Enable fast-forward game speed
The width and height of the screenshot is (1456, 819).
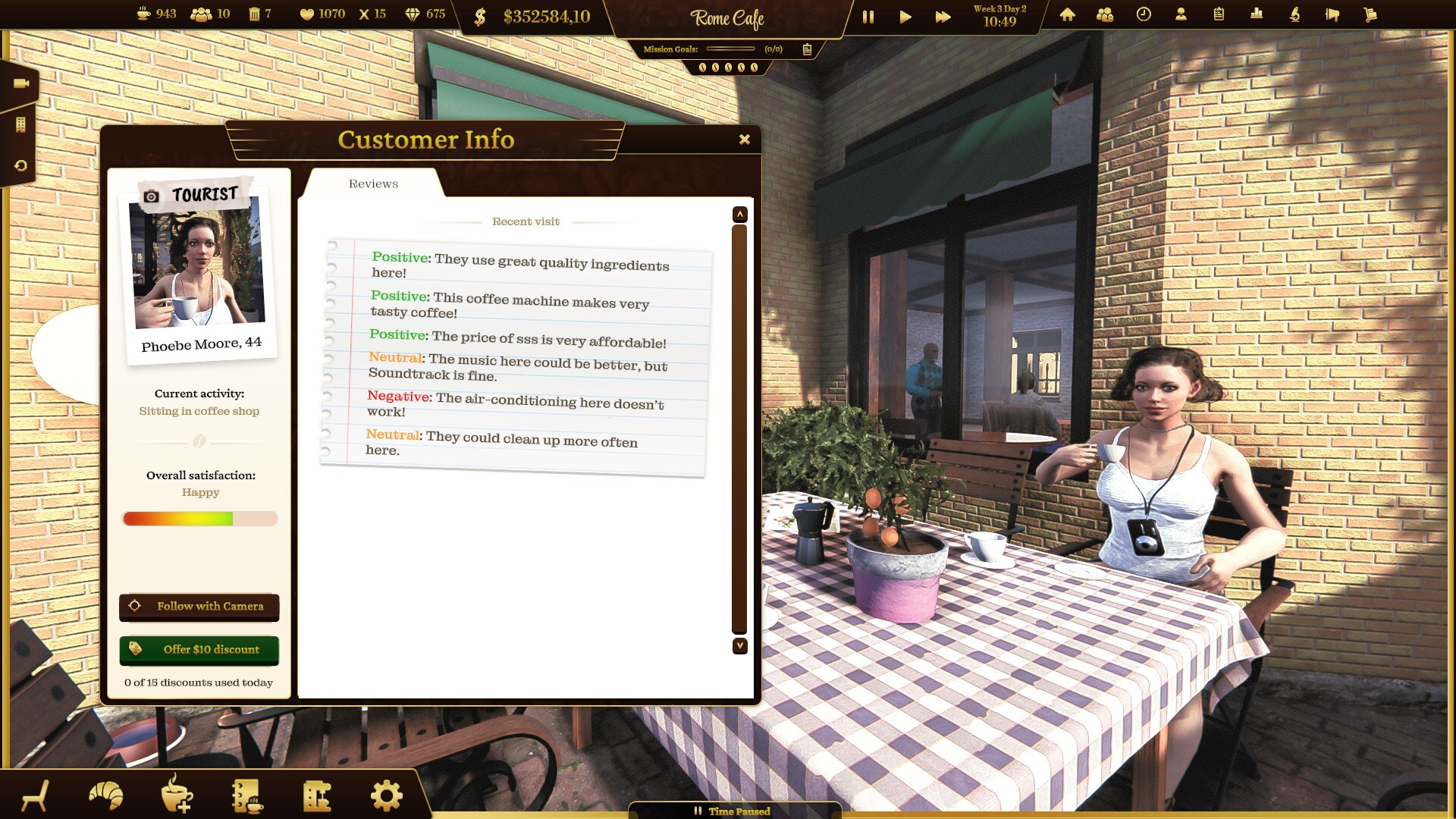pos(942,15)
